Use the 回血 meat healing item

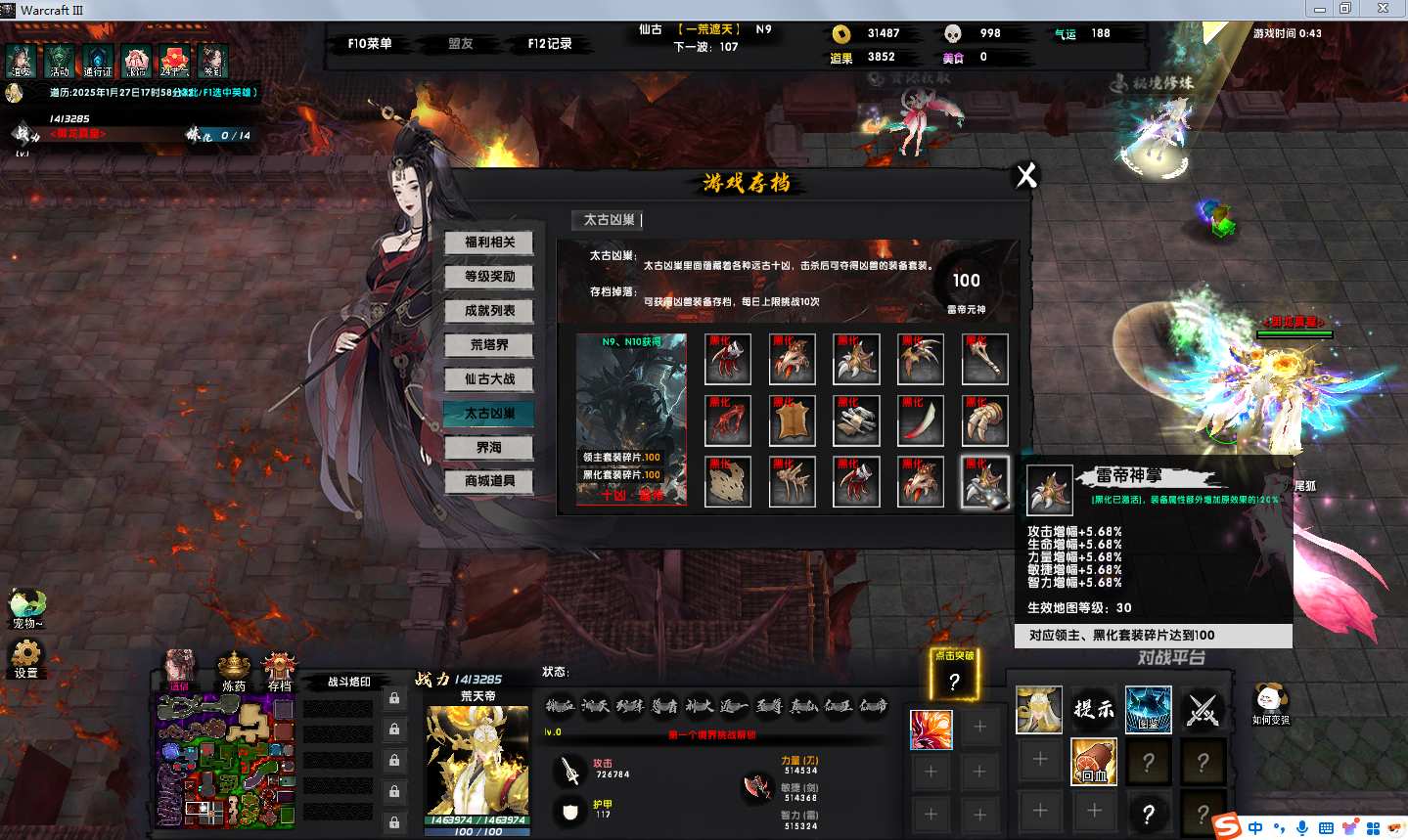pos(1094,760)
